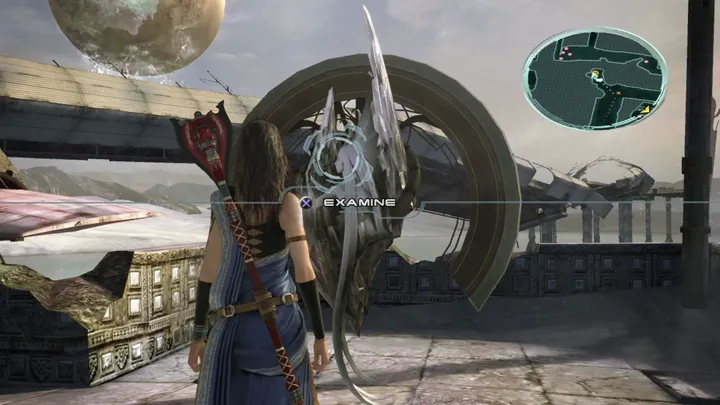Click the player position marker on minimap
This screenshot has width=720, height=405.
click(x=597, y=72)
